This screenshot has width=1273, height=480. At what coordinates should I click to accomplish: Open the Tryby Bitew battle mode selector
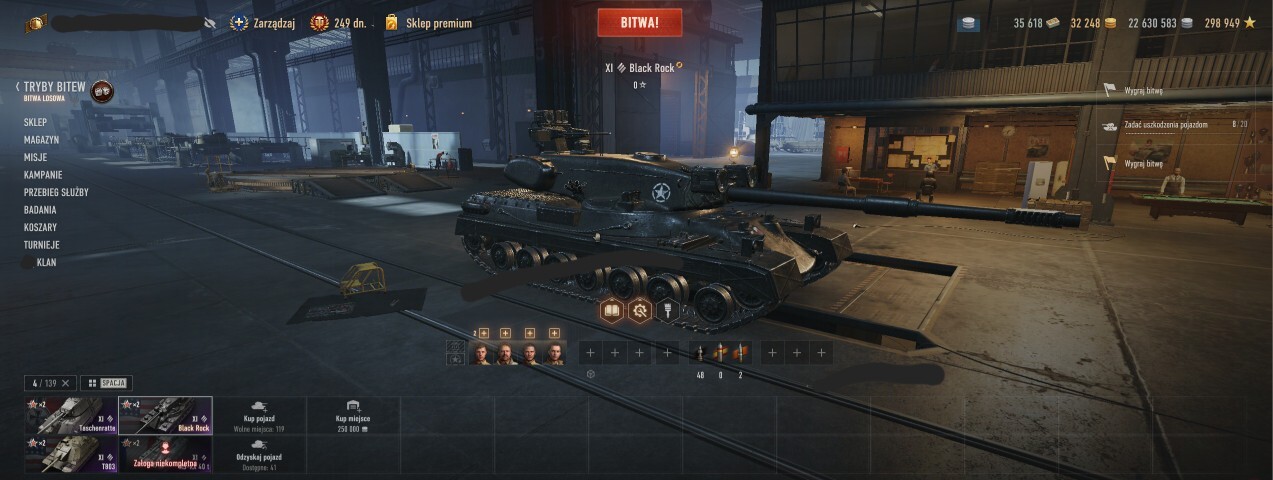(x=55, y=88)
